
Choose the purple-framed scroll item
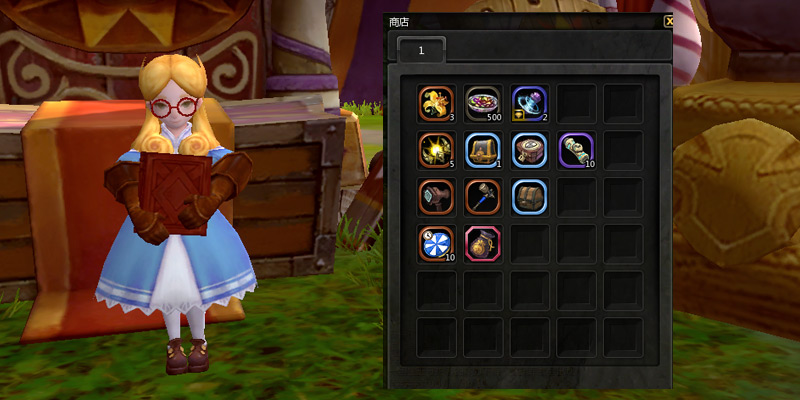[x=577, y=150]
